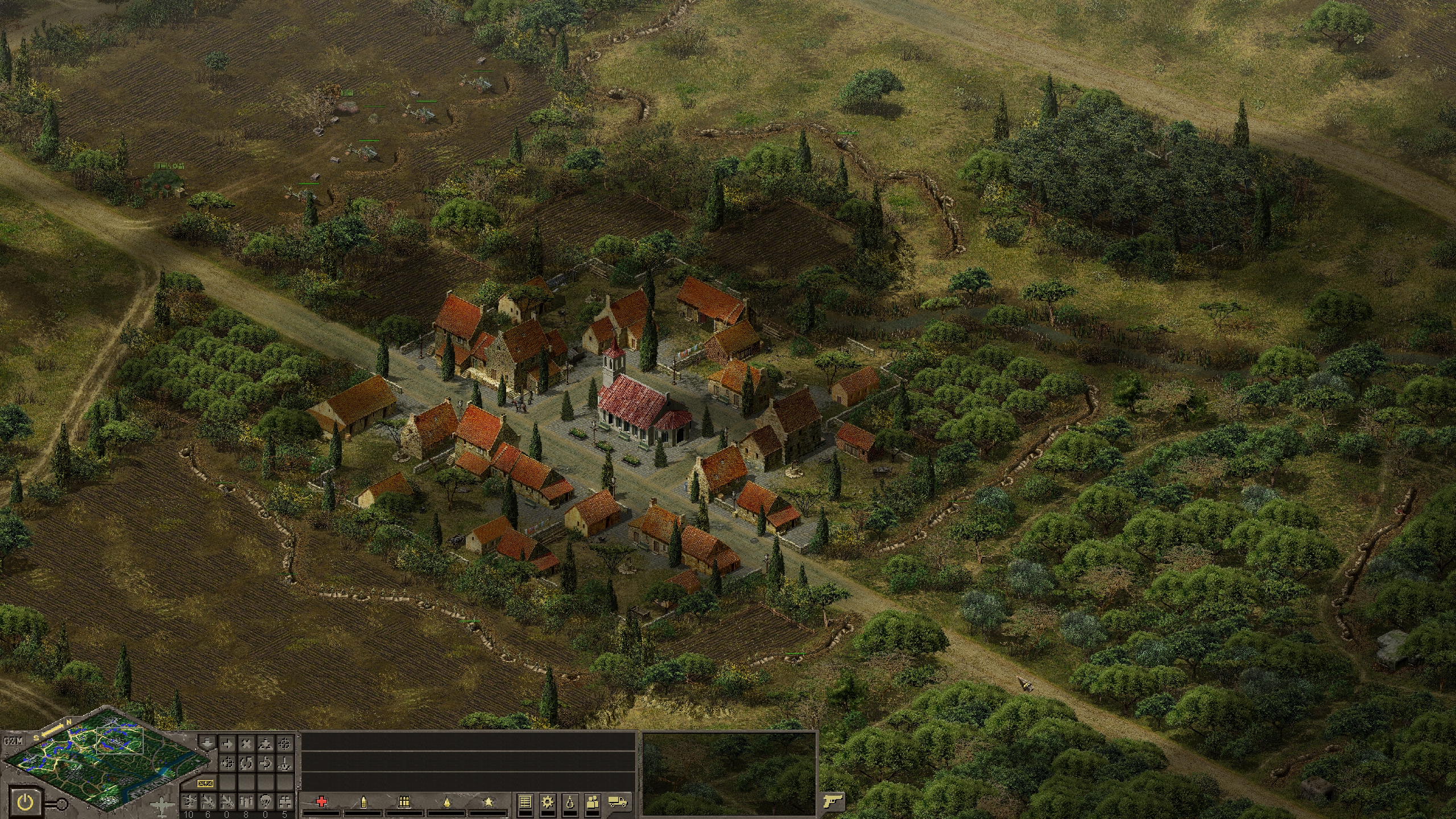
Task: Activate the X-shaped stop command
Action: coord(246,743)
